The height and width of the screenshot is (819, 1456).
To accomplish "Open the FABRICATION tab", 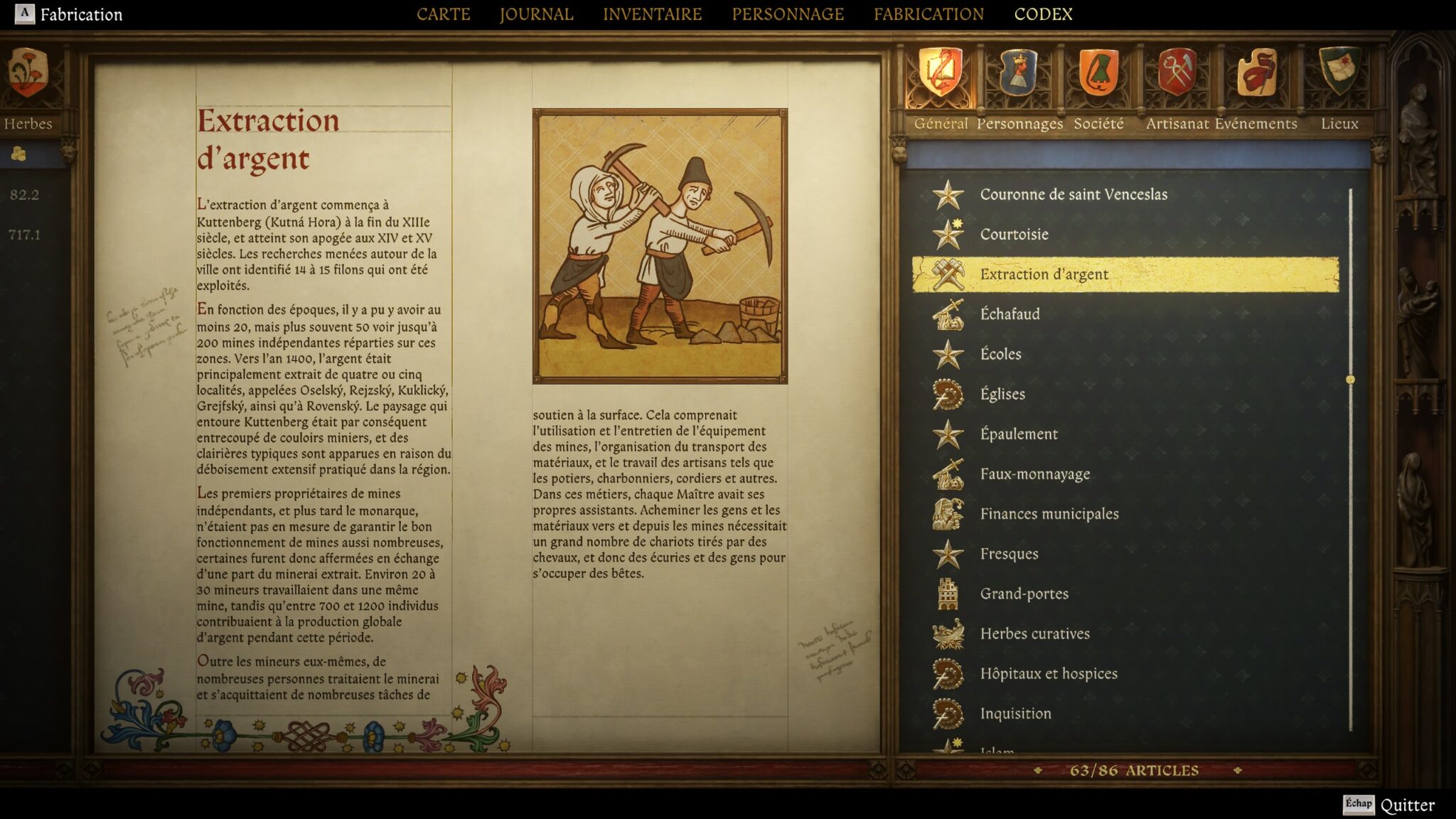I will click(928, 14).
